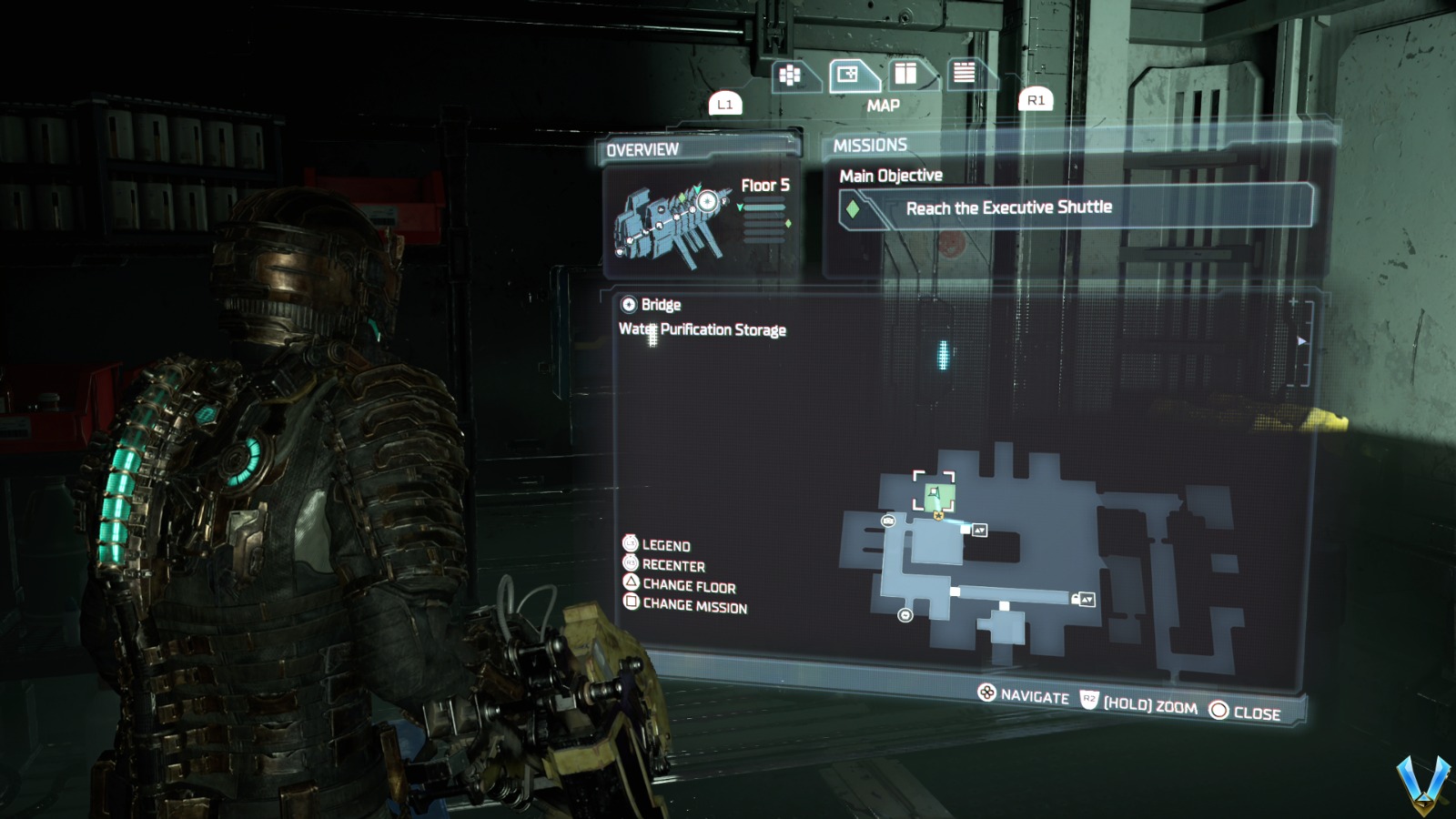Click the player arrow marker inside the green room
Viewport: 1456px width, 819px height.
tap(935, 491)
